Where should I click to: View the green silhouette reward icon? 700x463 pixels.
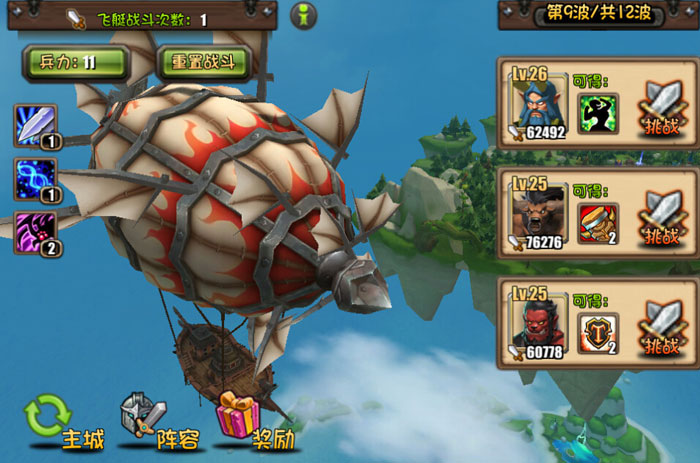(598, 113)
